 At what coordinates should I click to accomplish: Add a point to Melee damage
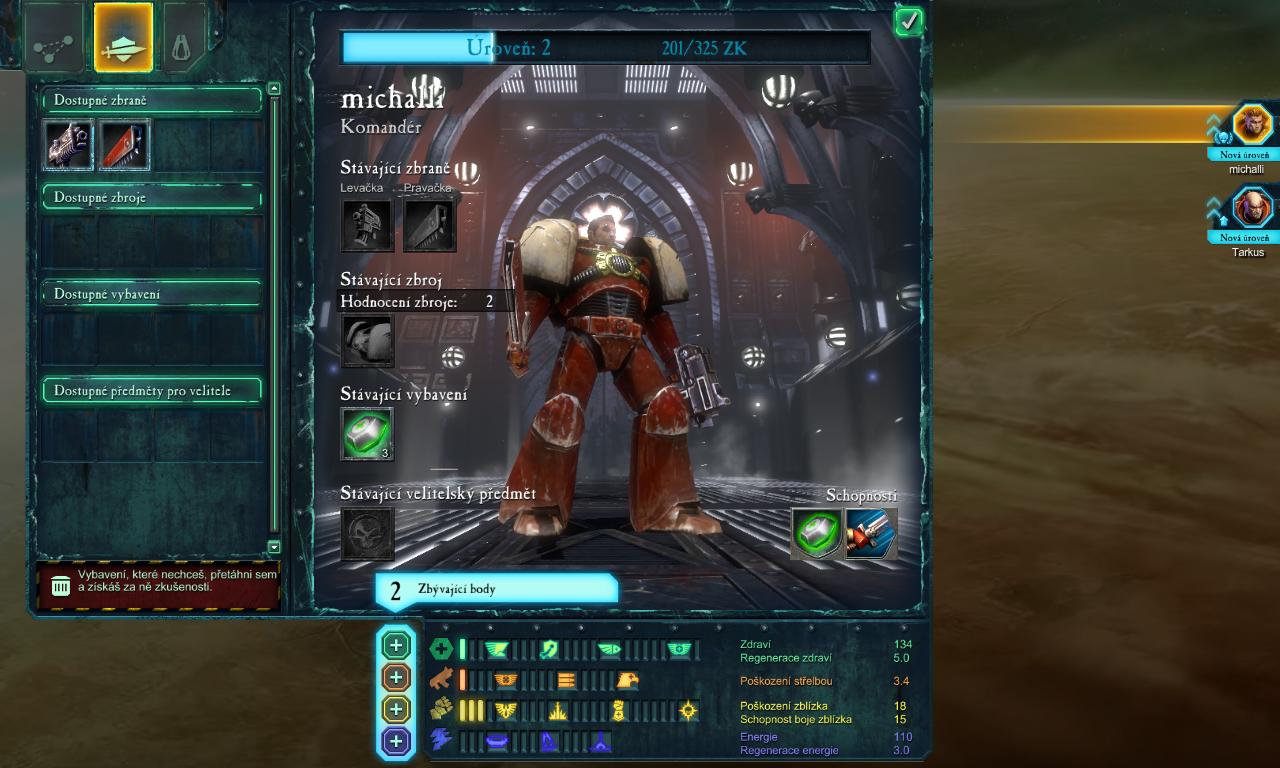pos(396,709)
